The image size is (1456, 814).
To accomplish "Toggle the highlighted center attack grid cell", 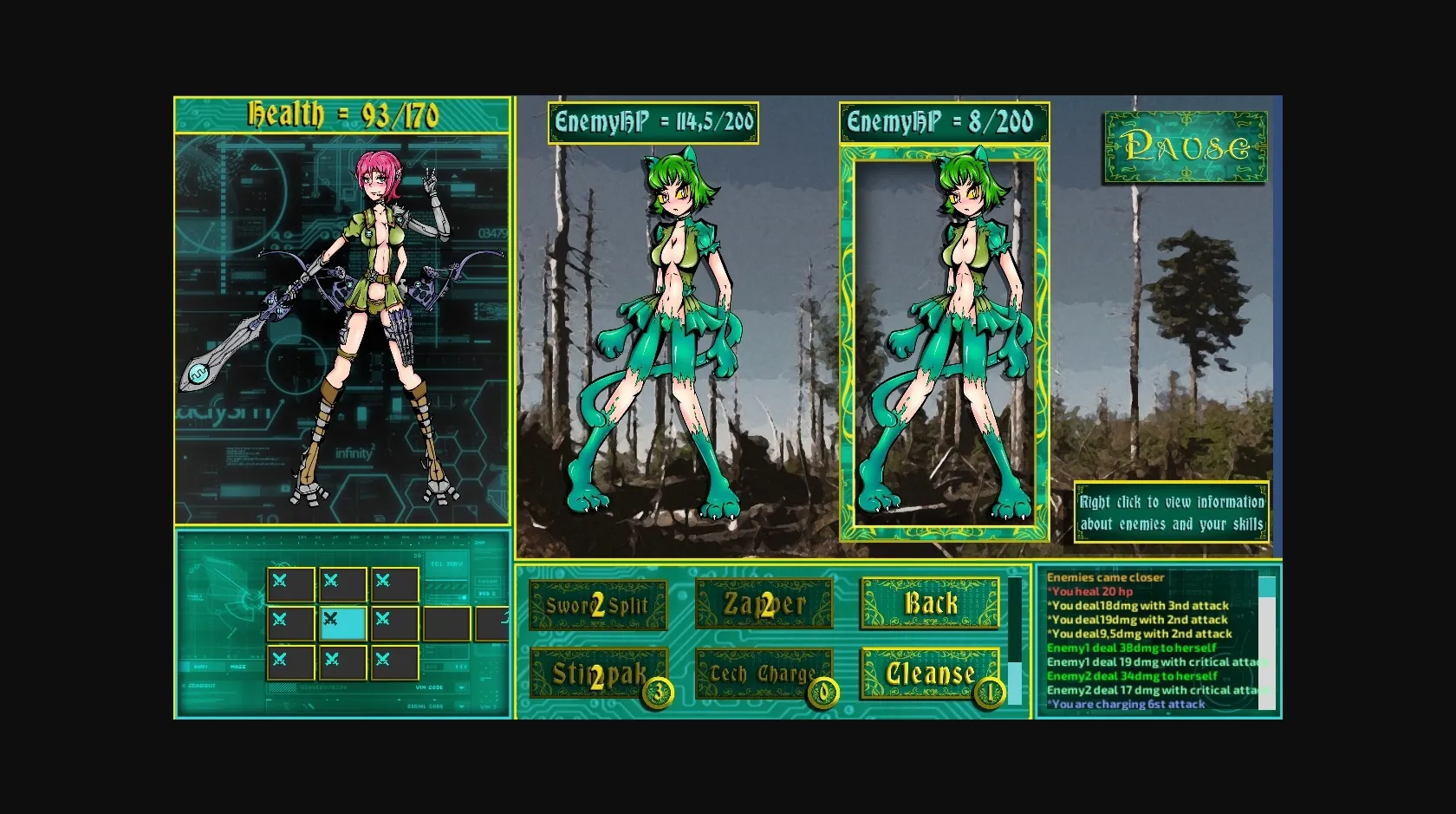I will pyautogui.click(x=342, y=622).
